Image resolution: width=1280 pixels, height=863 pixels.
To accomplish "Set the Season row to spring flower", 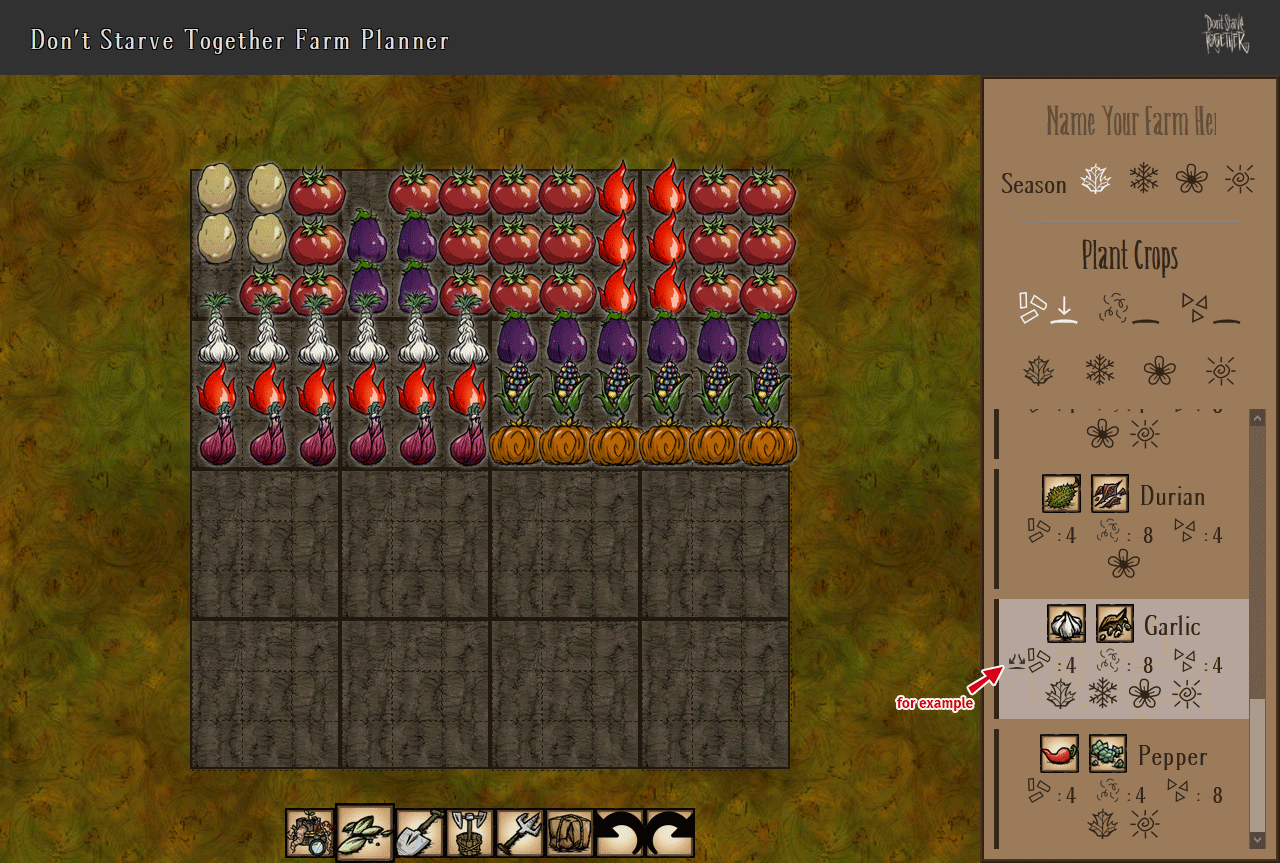I will pyautogui.click(x=1191, y=179).
